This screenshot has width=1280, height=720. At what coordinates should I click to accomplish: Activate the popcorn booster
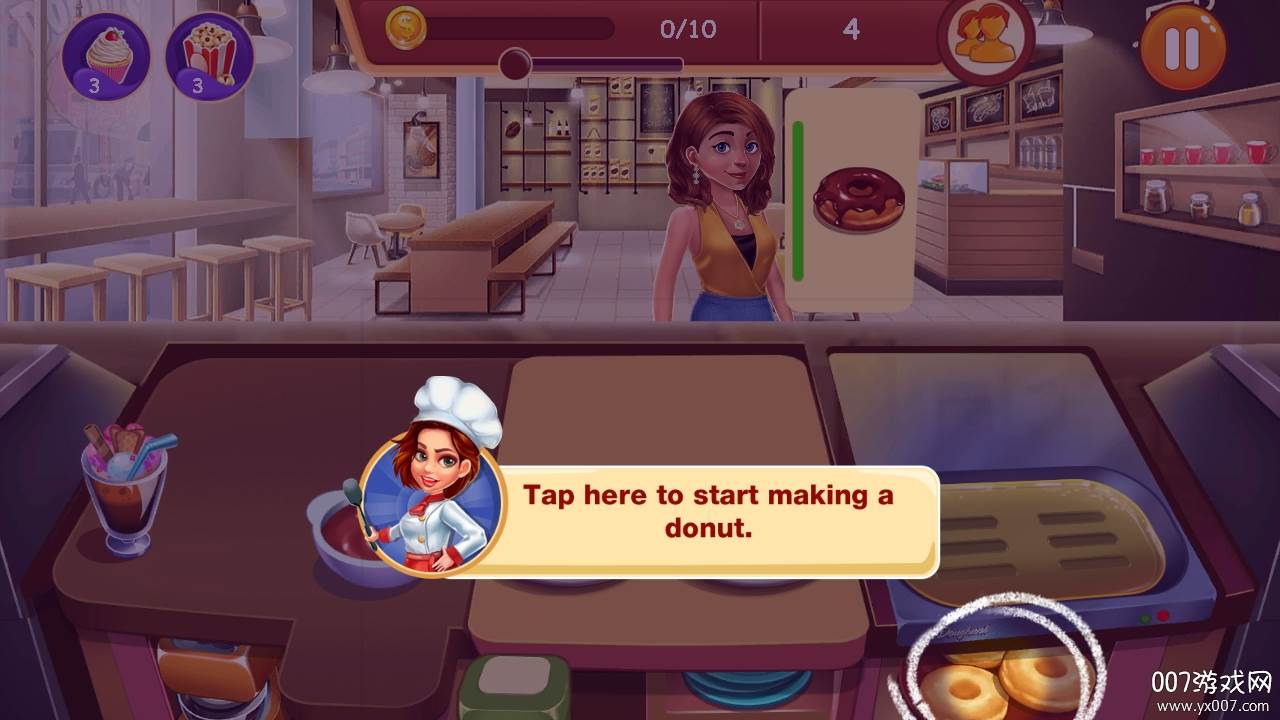coord(209,56)
